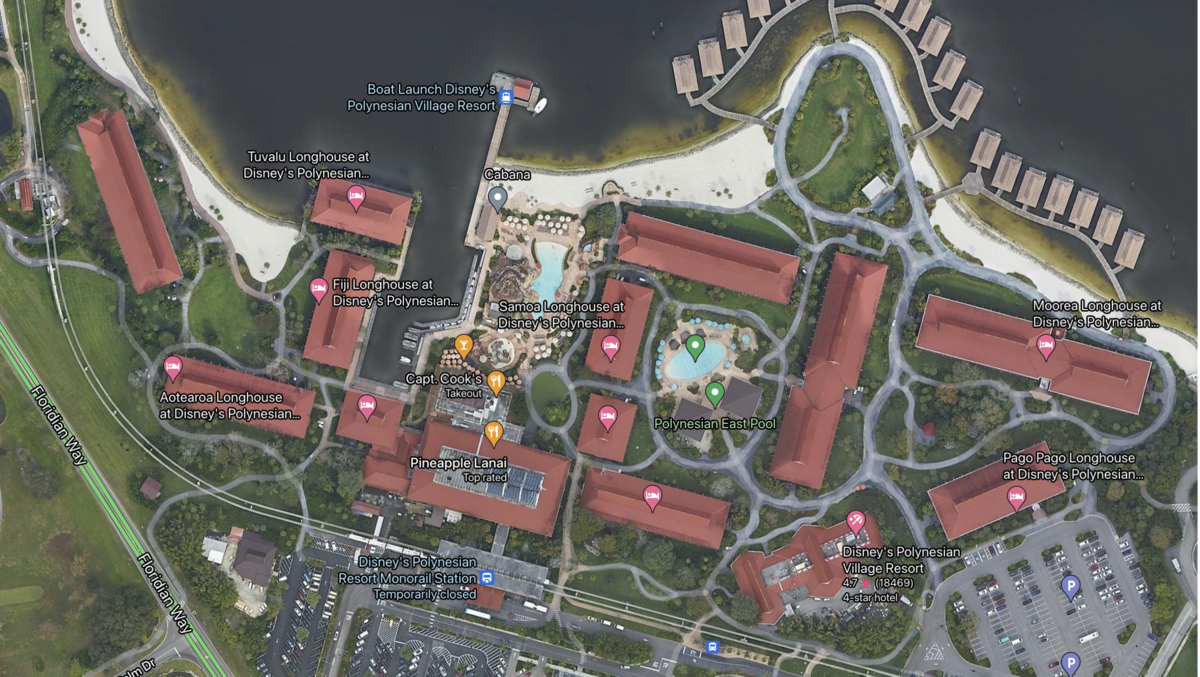Select the Boat Launch transit marker
This screenshot has height=677, width=1200.
tap(506, 97)
